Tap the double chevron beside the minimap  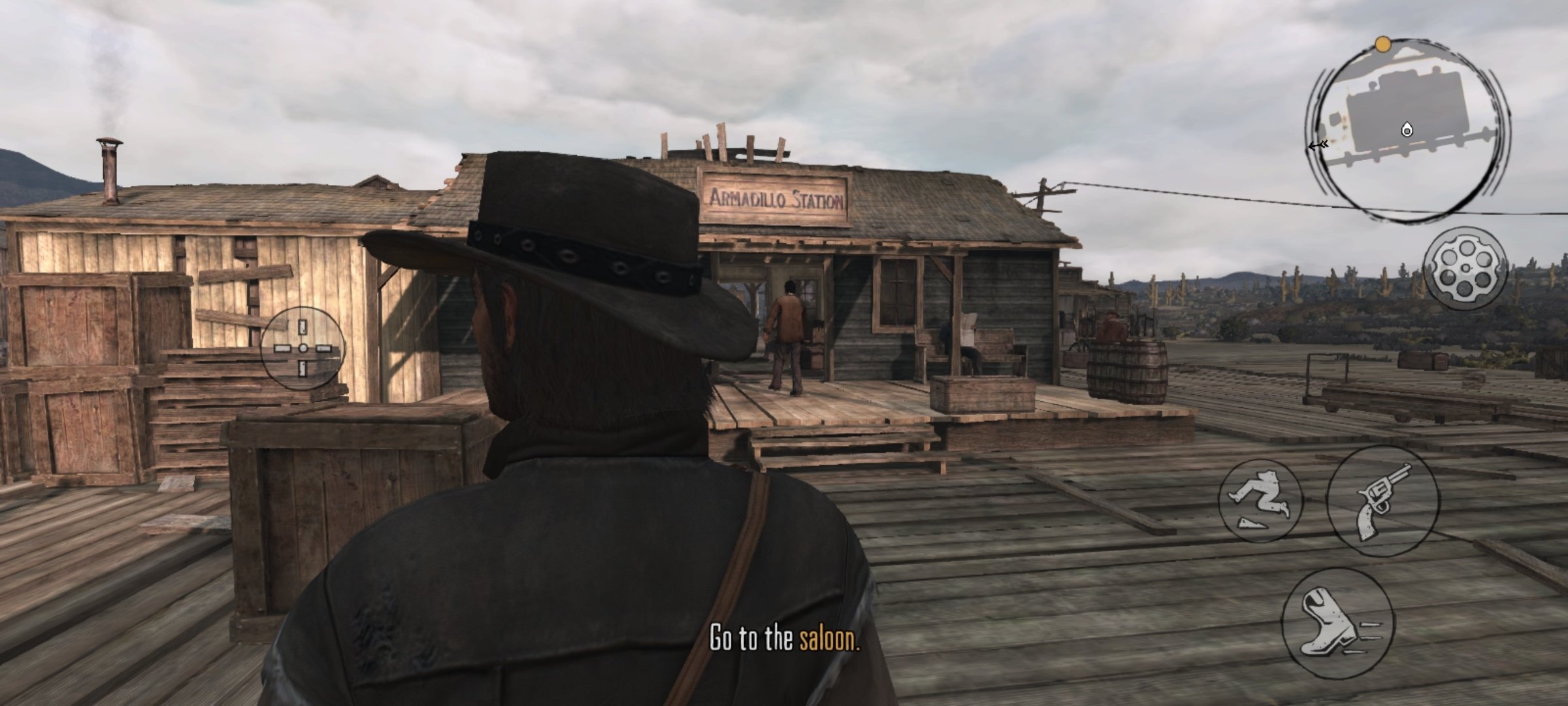point(1320,144)
